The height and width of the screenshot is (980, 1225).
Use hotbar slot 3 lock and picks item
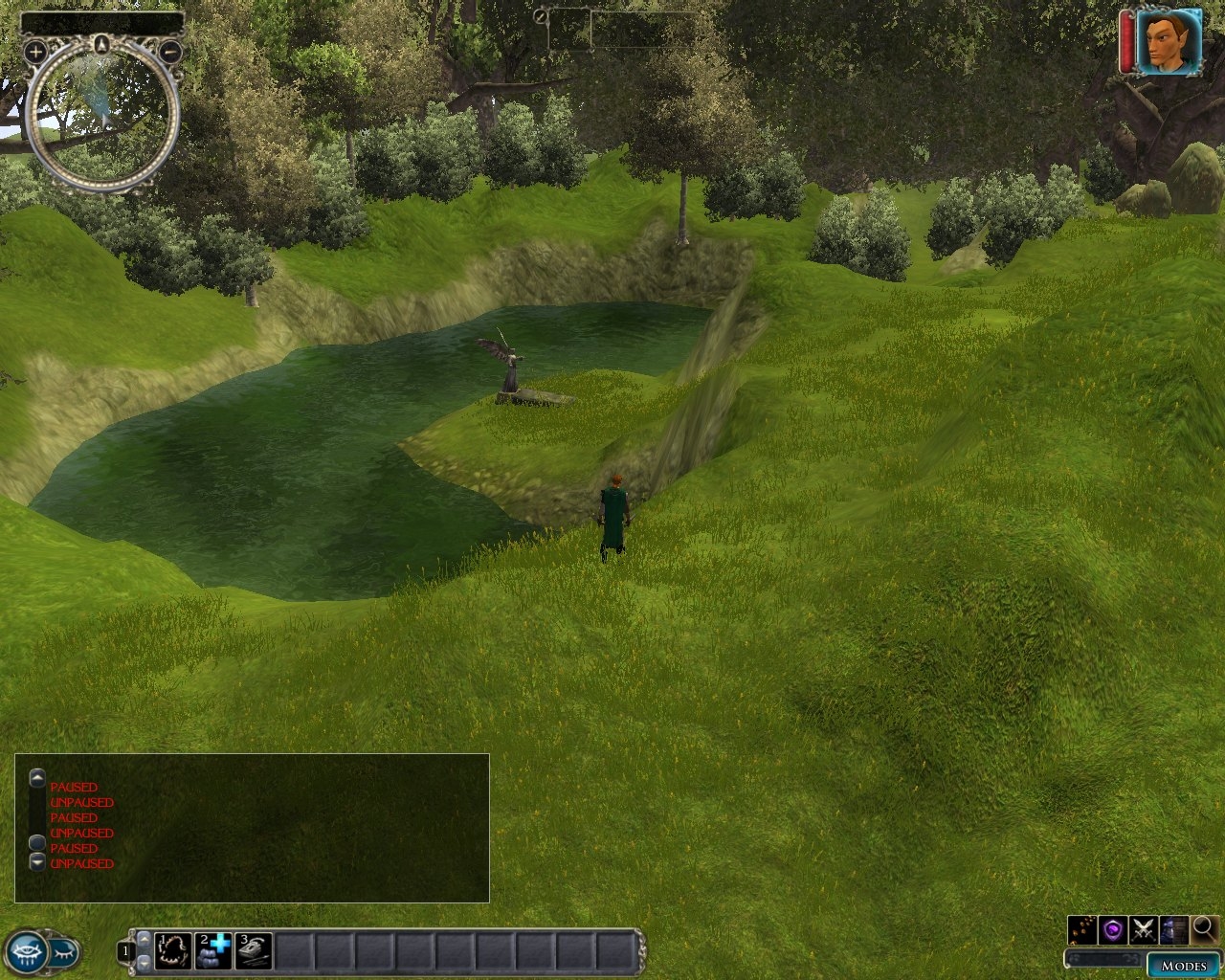[x=254, y=950]
